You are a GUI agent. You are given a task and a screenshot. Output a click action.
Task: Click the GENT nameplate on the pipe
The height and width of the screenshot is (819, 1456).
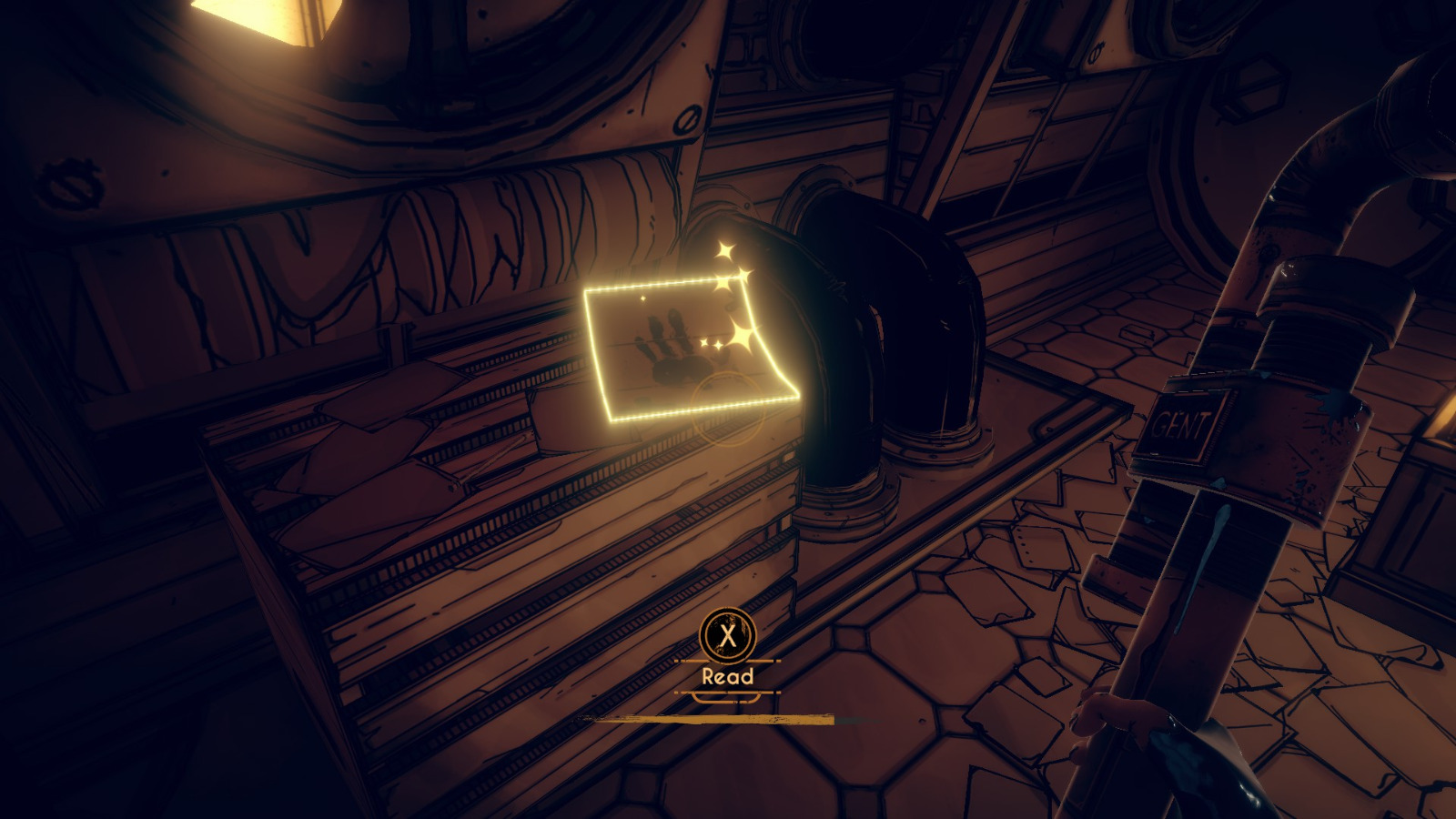(x=1183, y=419)
